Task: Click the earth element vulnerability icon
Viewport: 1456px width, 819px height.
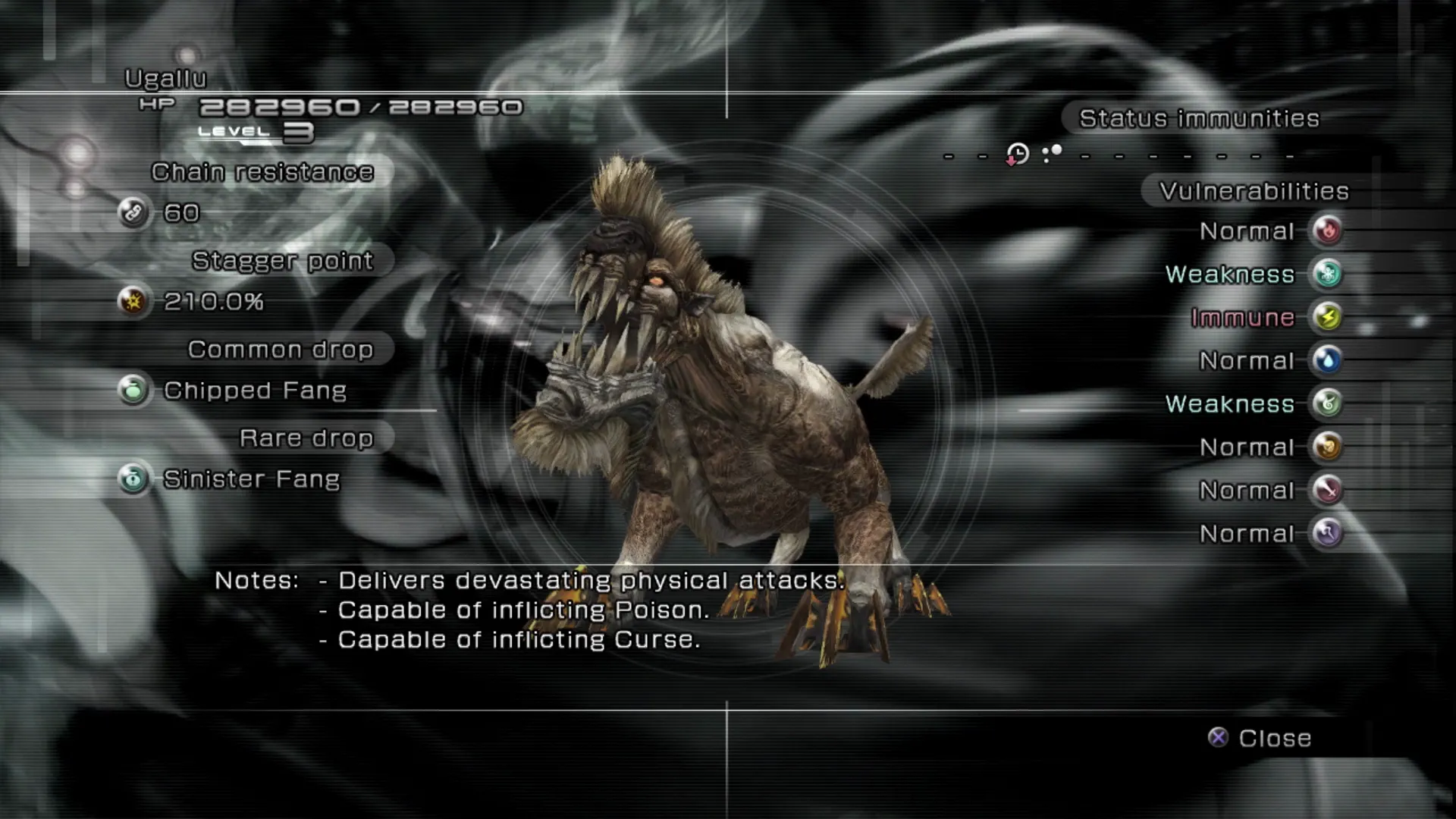Action: 1328,447
